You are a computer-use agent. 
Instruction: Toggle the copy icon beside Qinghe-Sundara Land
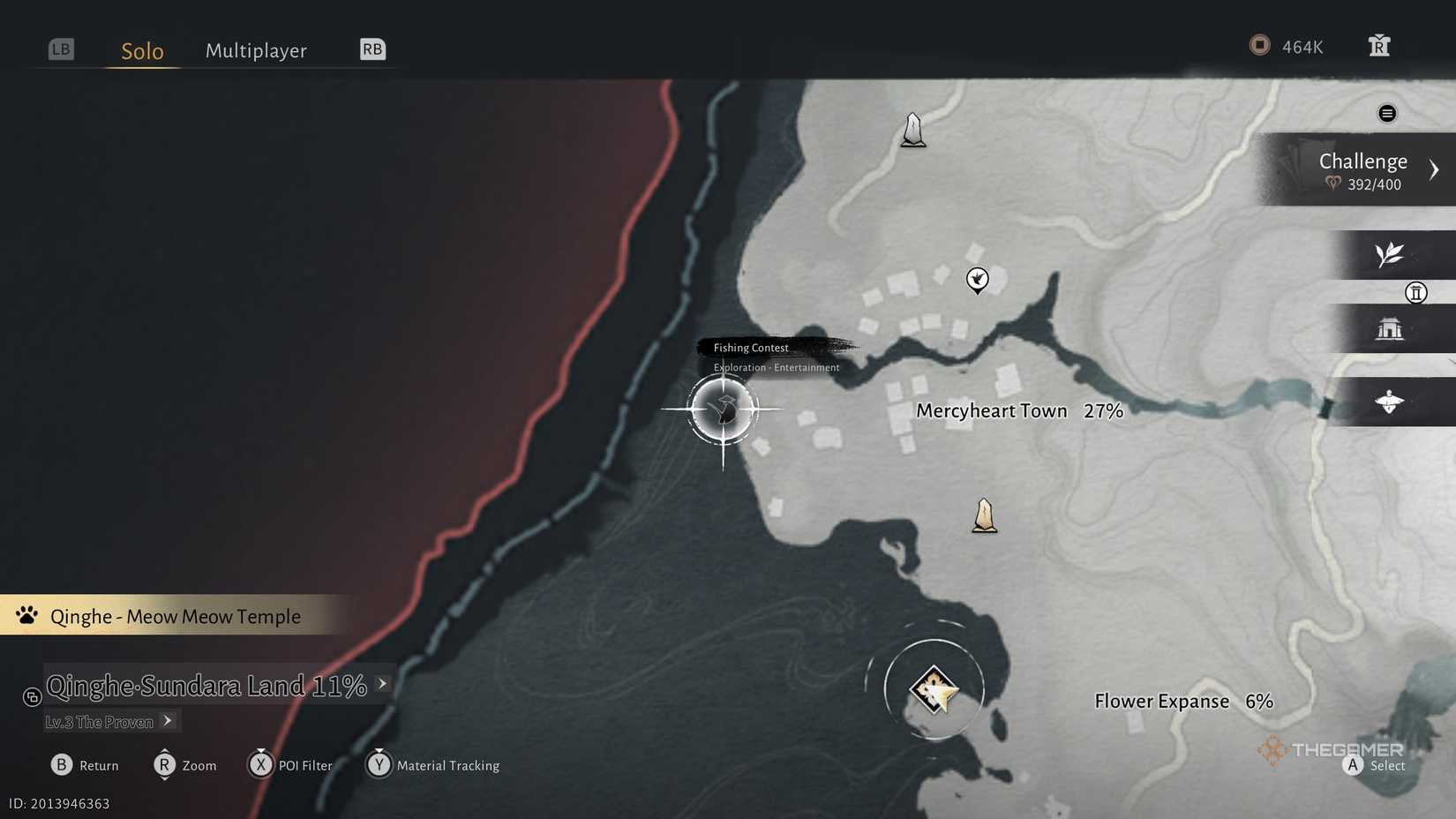tap(32, 697)
